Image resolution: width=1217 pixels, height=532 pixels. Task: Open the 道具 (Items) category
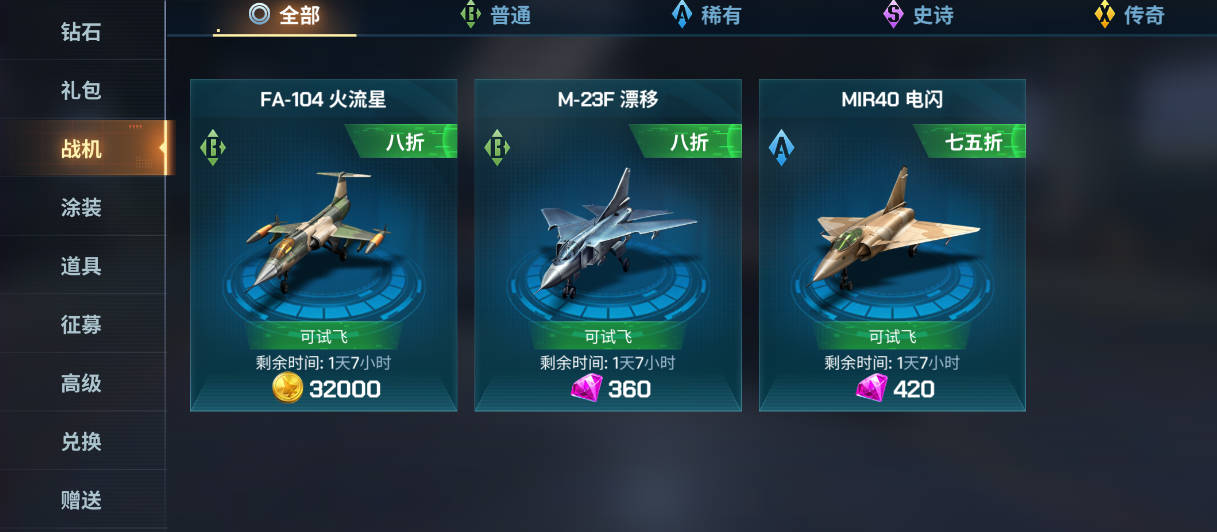click(x=81, y=266)
